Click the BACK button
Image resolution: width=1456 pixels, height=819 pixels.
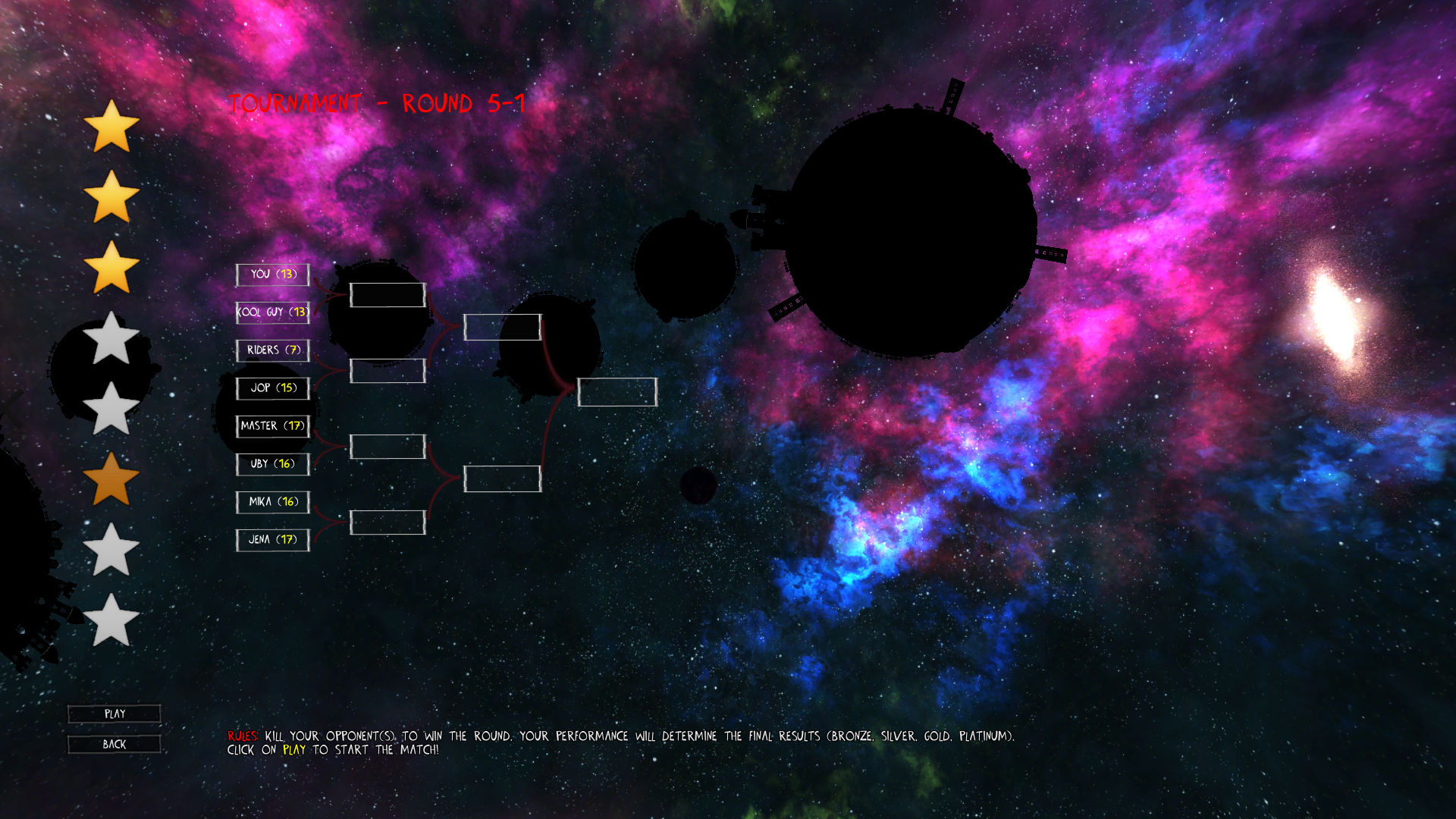114,744
